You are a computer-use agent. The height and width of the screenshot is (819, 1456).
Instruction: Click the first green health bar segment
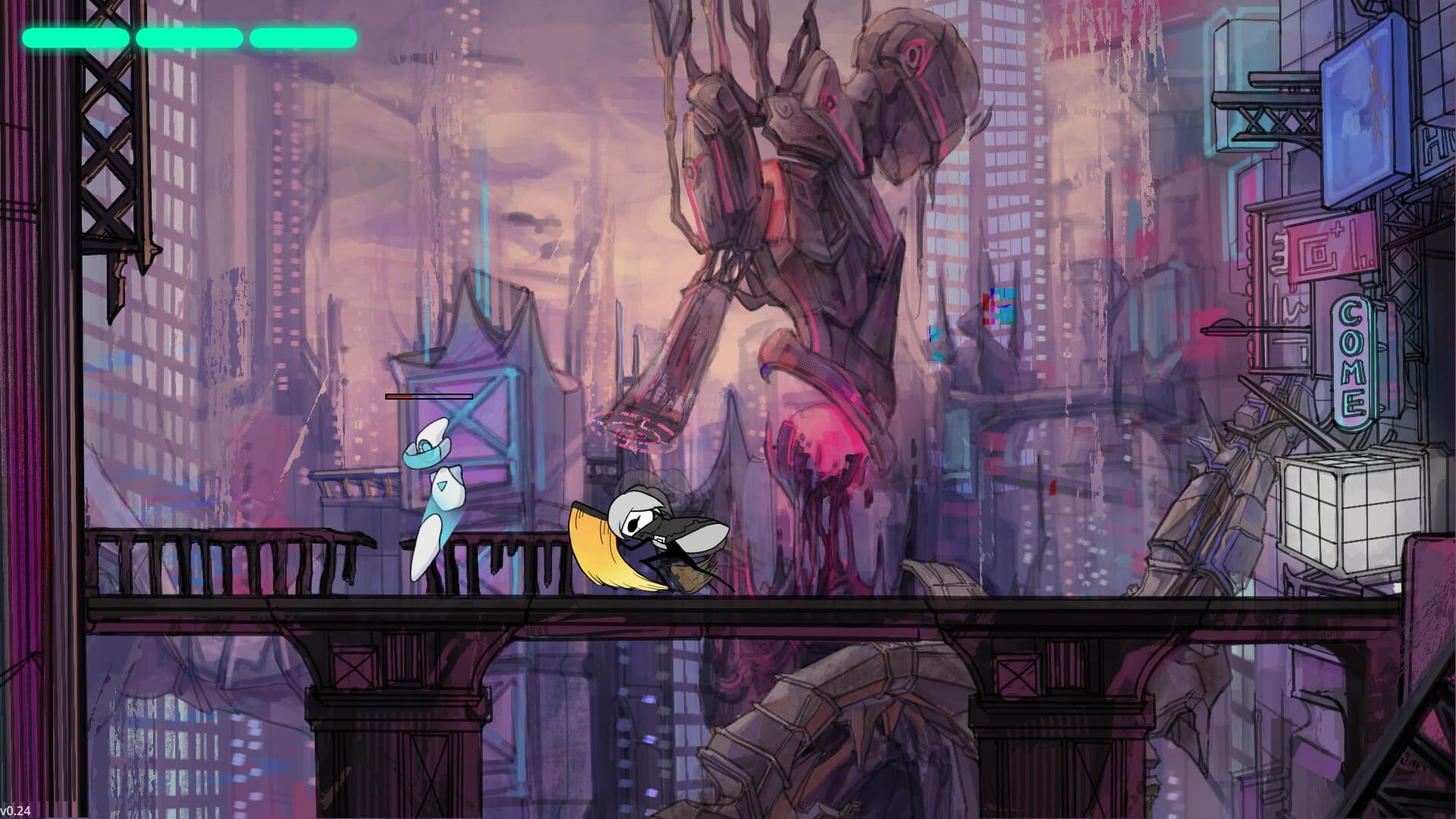click(x=76, y=36)
